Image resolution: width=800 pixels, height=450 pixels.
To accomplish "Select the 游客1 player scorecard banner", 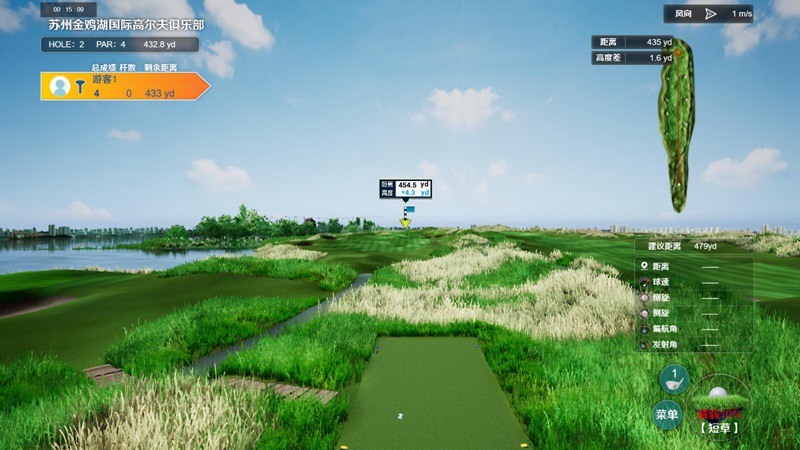I will pos(125,87).
